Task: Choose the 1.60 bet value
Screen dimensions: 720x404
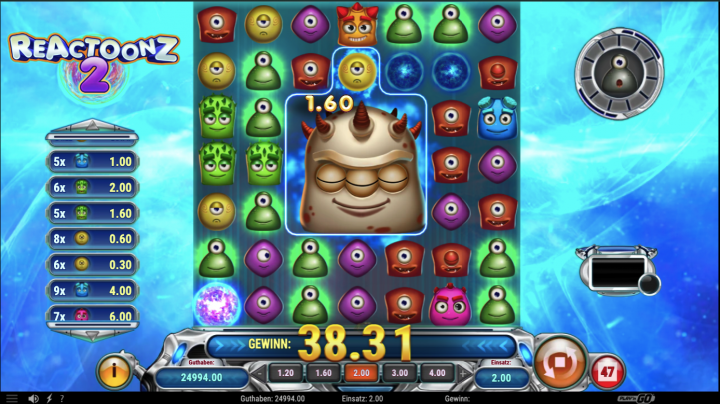Action: pos(323,375)
